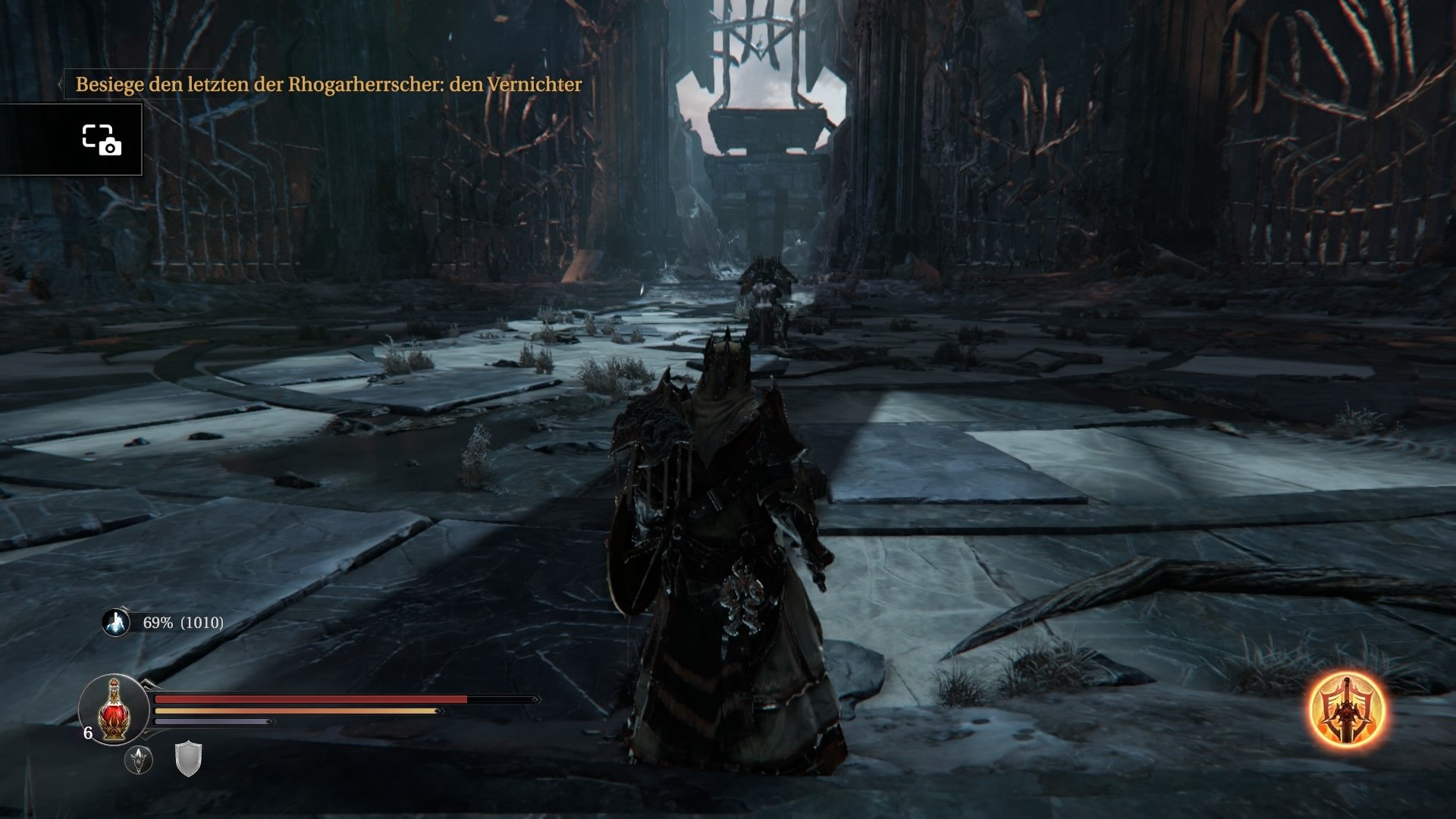Click the equipped shield icon
This screenshot has height=819, width=1456.
[x=188, y=761]
